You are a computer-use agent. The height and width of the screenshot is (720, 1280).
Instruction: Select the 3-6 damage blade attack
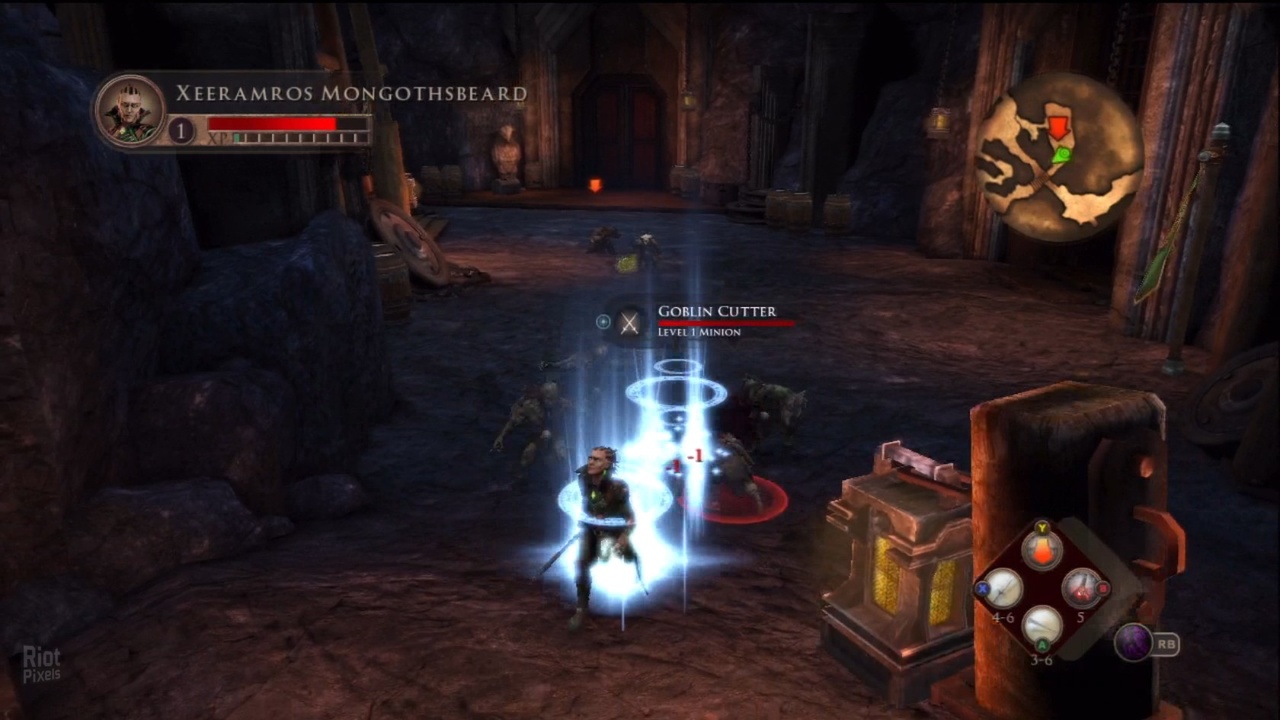[x=1042, y=627]
